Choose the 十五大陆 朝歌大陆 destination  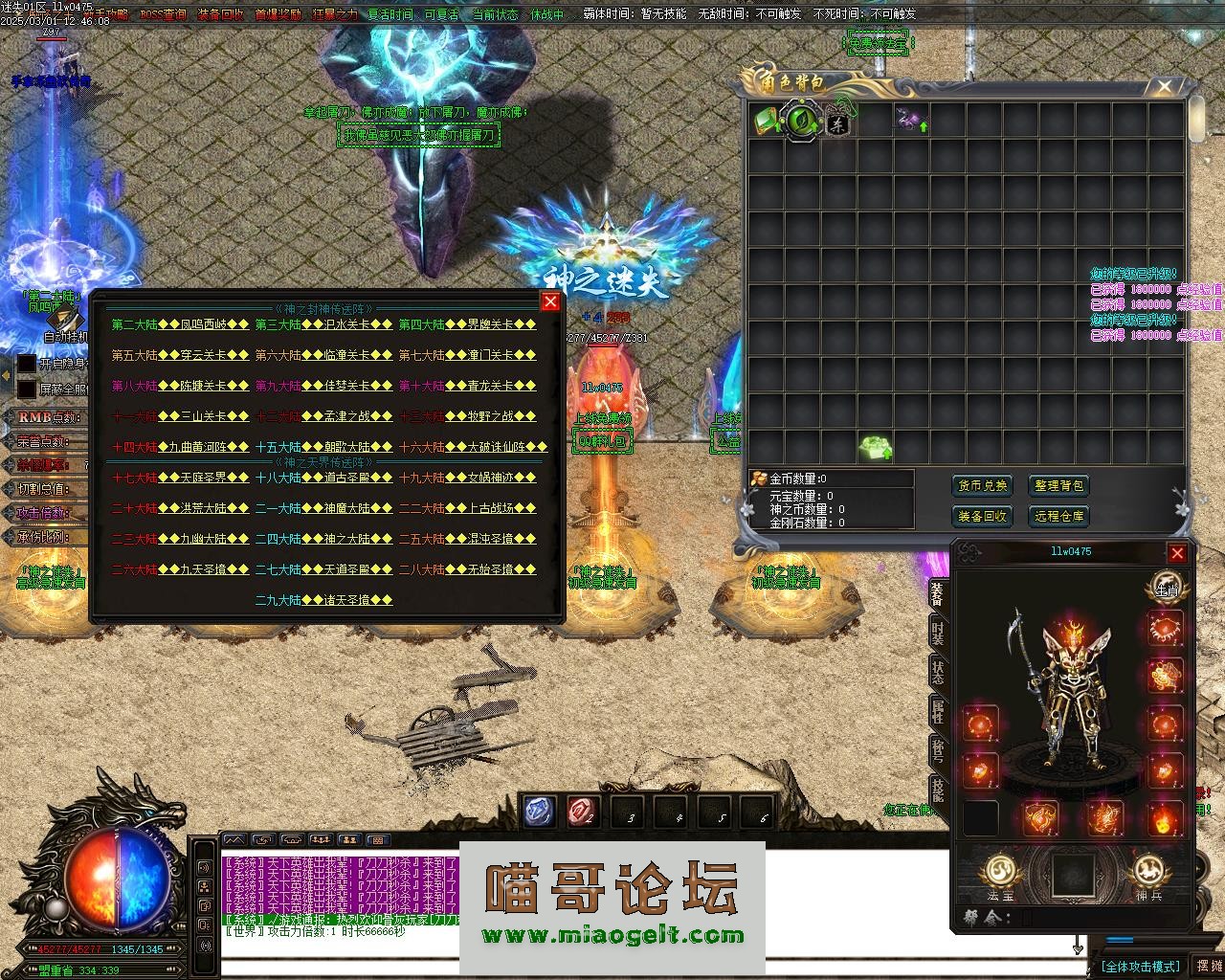[323, 447]
